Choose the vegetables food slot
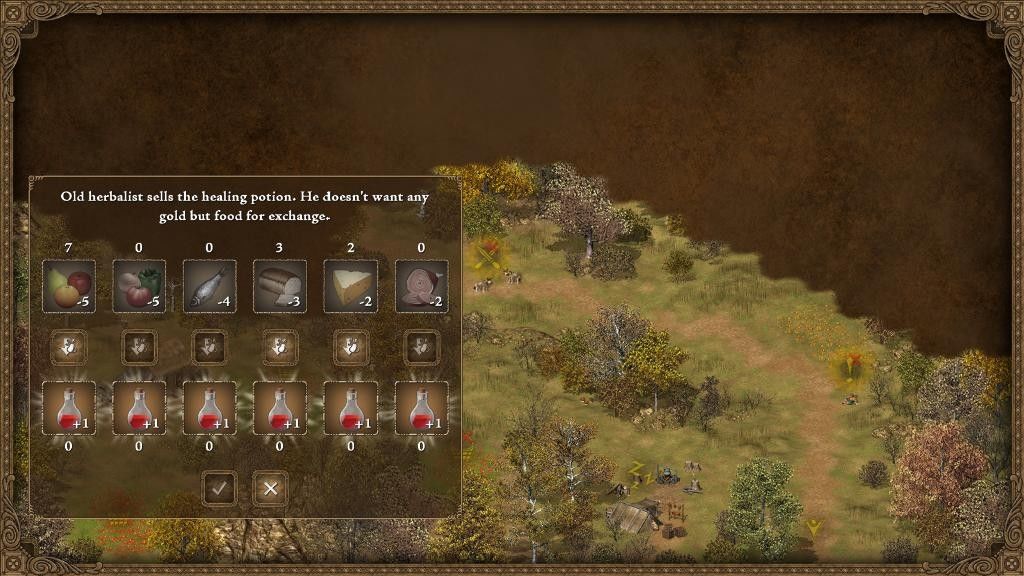Image resolution: width=1024 pixels, height=576 pixels. click(x=139, y=286)
